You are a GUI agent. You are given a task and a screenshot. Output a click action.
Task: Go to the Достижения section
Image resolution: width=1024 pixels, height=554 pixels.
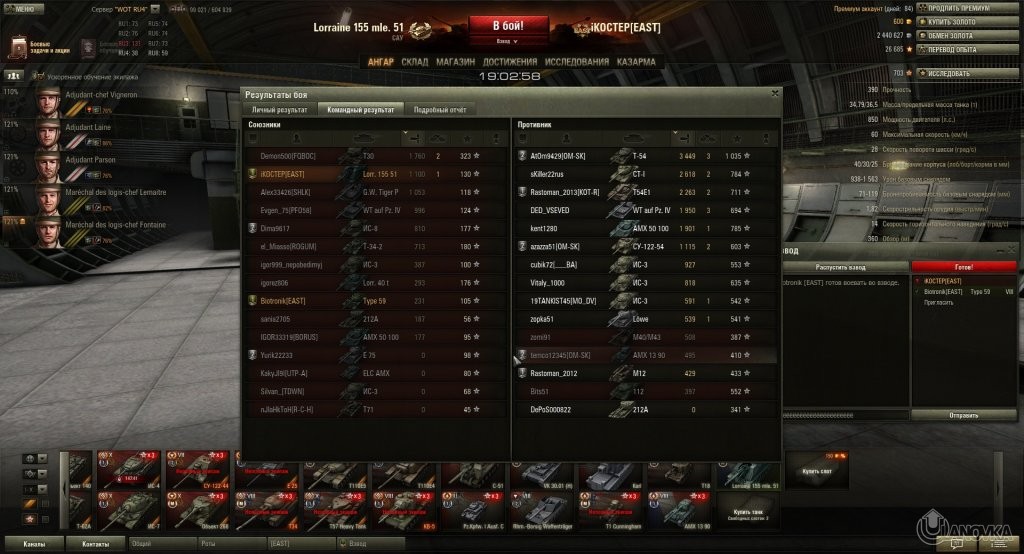(509, 62)
